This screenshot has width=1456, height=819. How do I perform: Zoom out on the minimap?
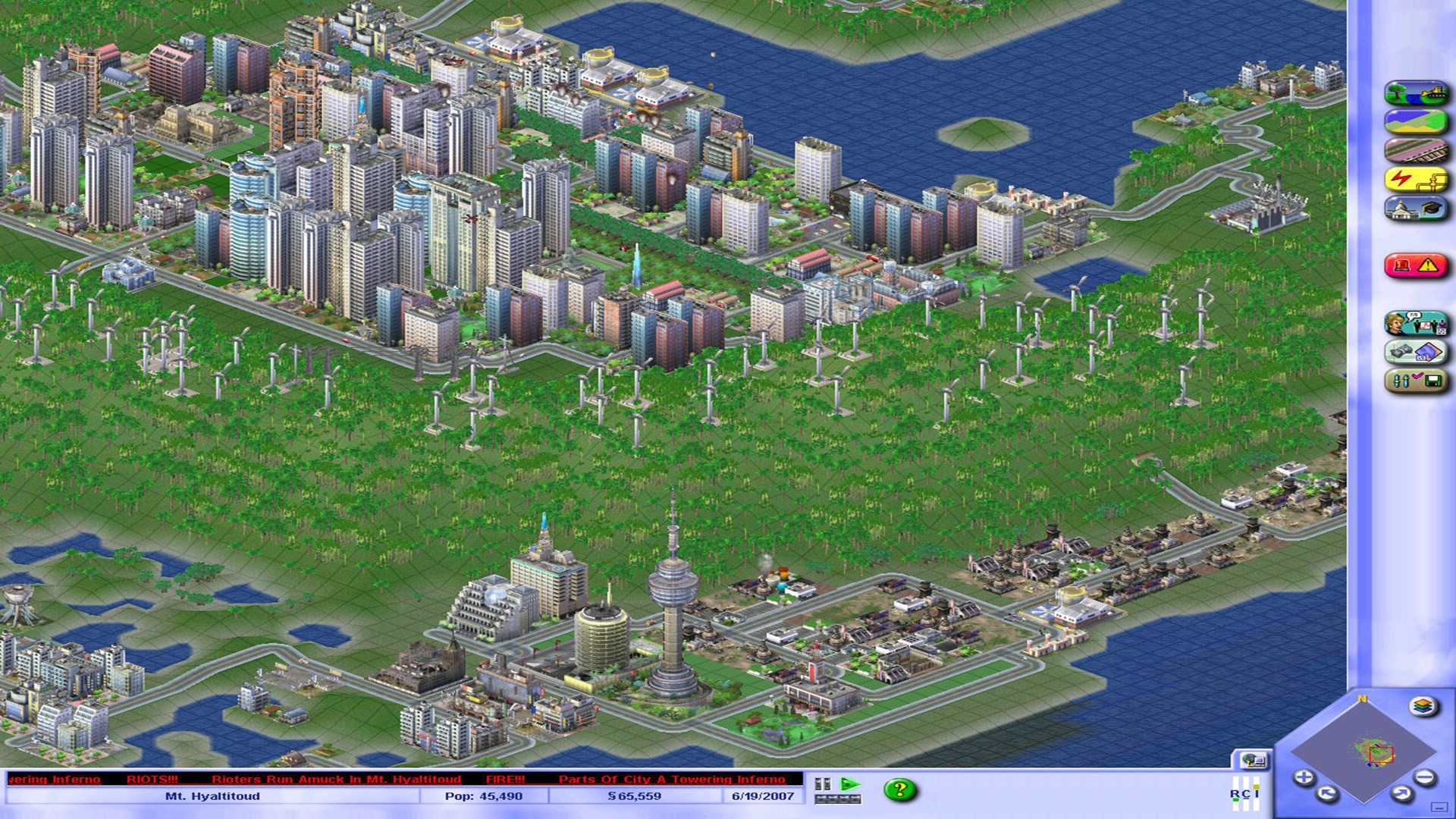1423,776
